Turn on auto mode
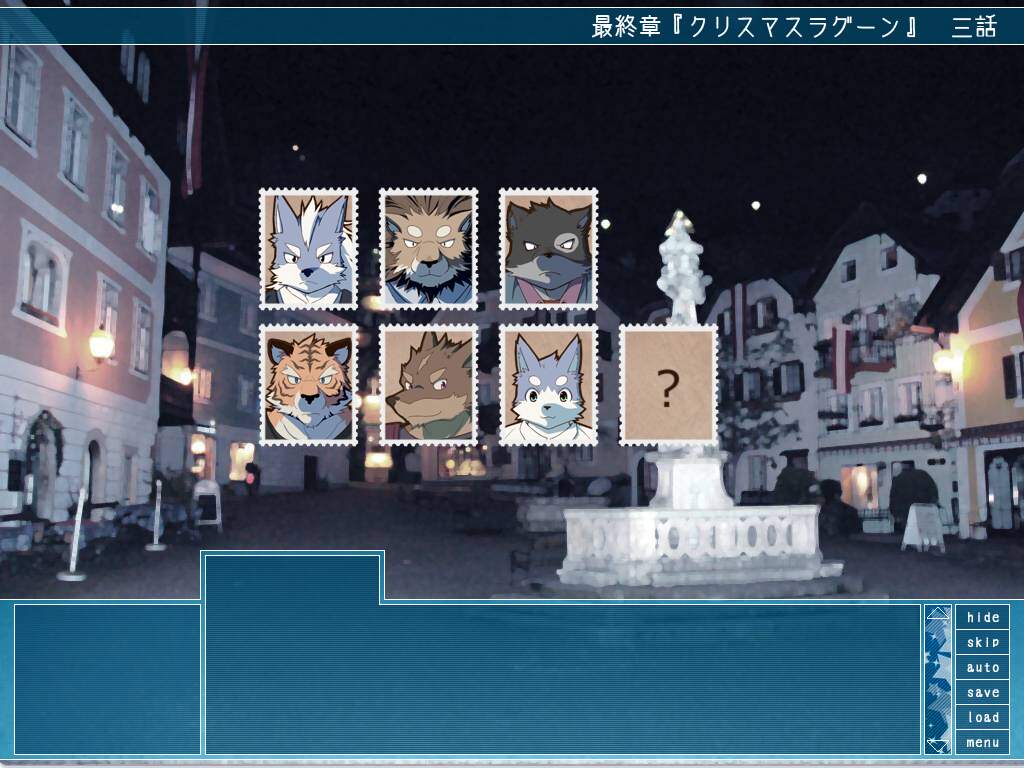1024x768 pixels. [982, 667]
